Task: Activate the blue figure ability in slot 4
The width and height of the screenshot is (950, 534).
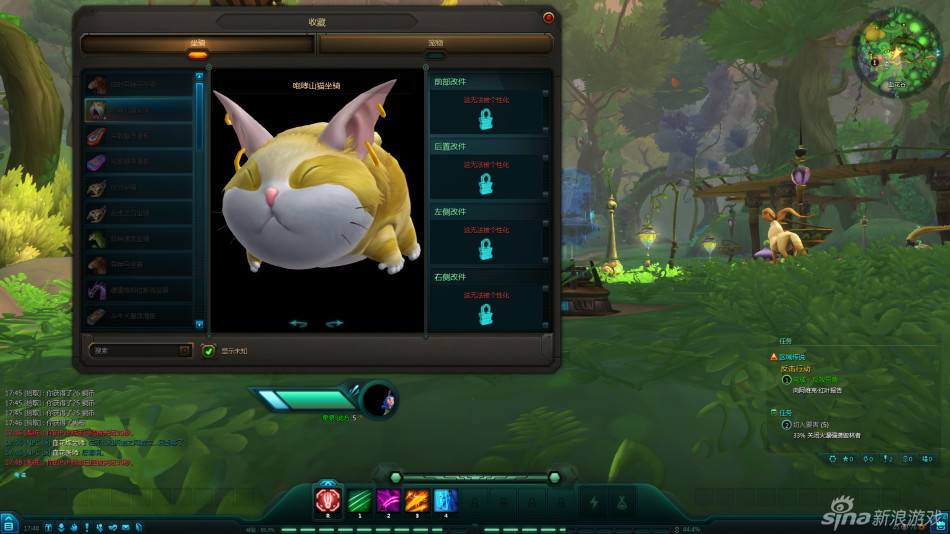Action: [x=446, y=500]
